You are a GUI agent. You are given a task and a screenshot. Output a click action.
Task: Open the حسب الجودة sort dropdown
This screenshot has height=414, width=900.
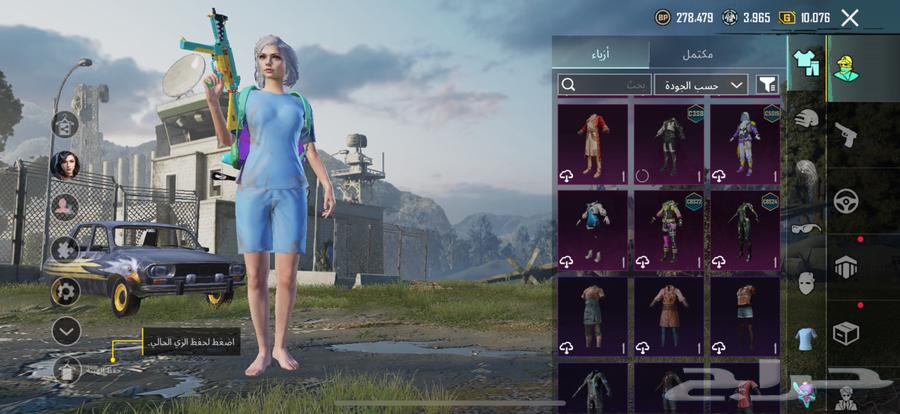701,85
